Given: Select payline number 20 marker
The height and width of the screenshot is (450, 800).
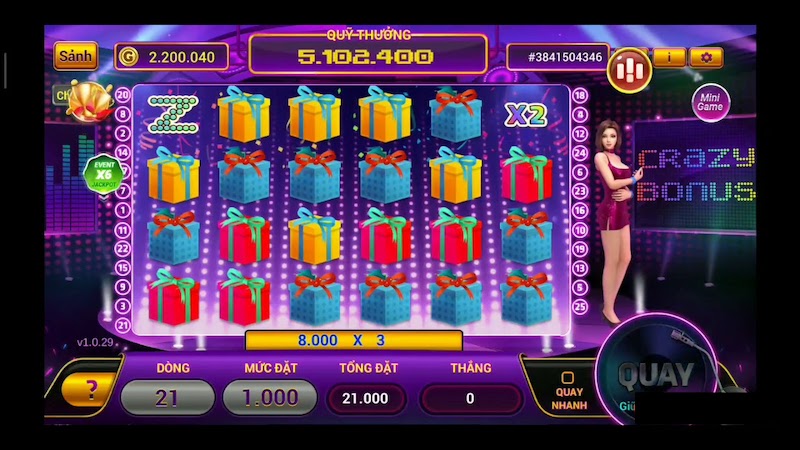Looking at the screenshot, I should pos(123,94).
